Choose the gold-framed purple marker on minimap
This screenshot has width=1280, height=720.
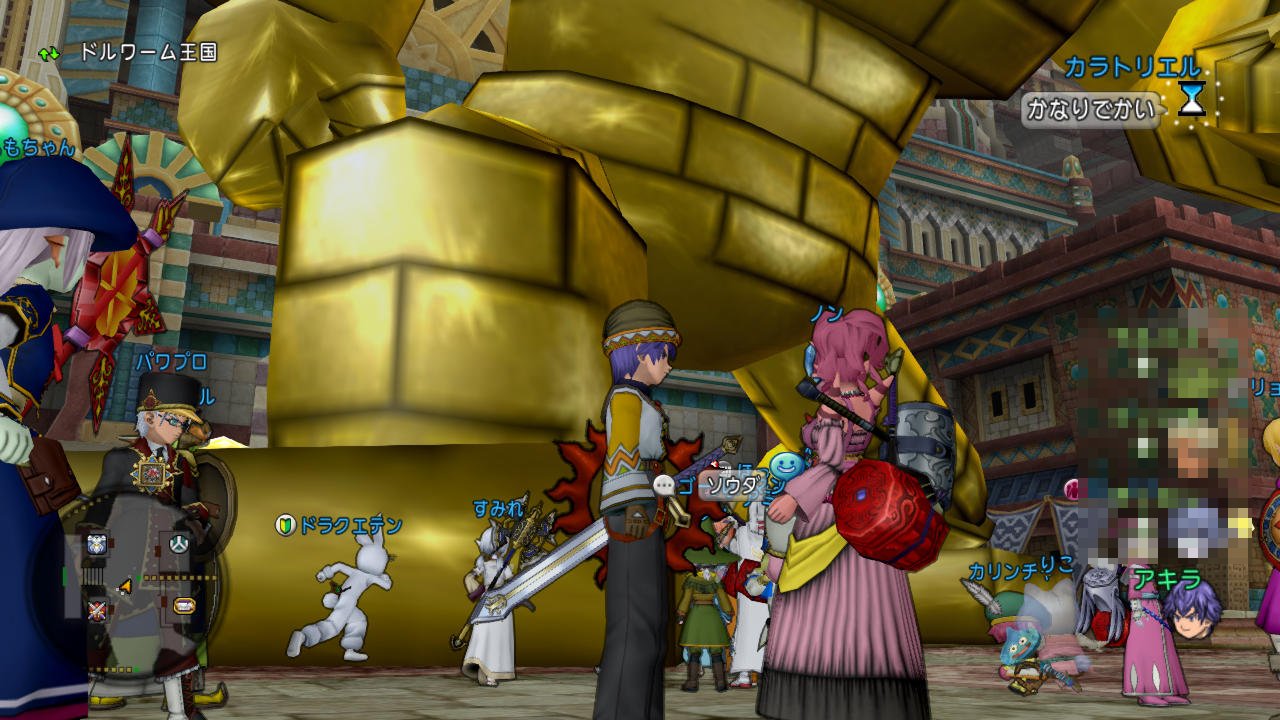[184, 605]
